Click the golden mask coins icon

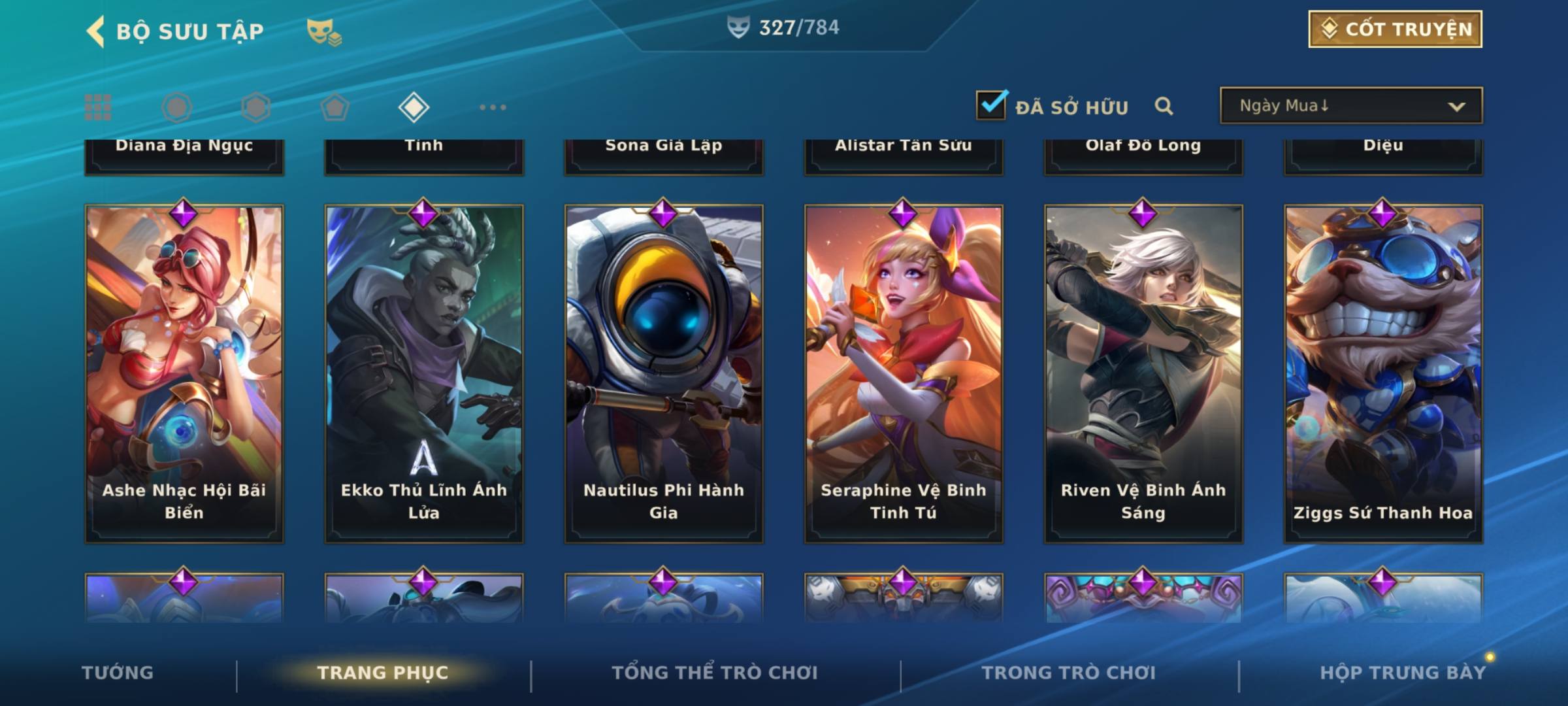tap(324, 31)
